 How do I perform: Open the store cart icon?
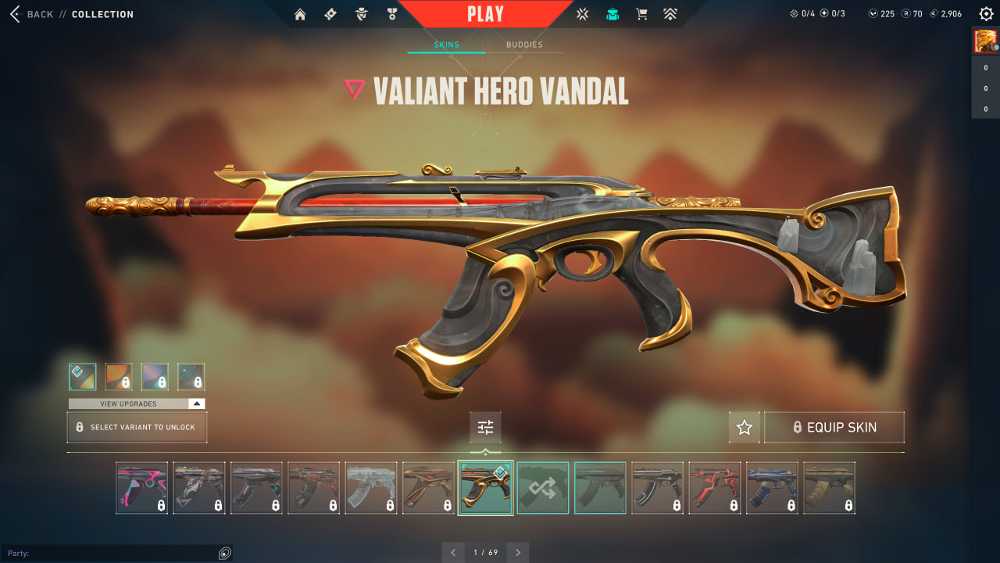642,14
